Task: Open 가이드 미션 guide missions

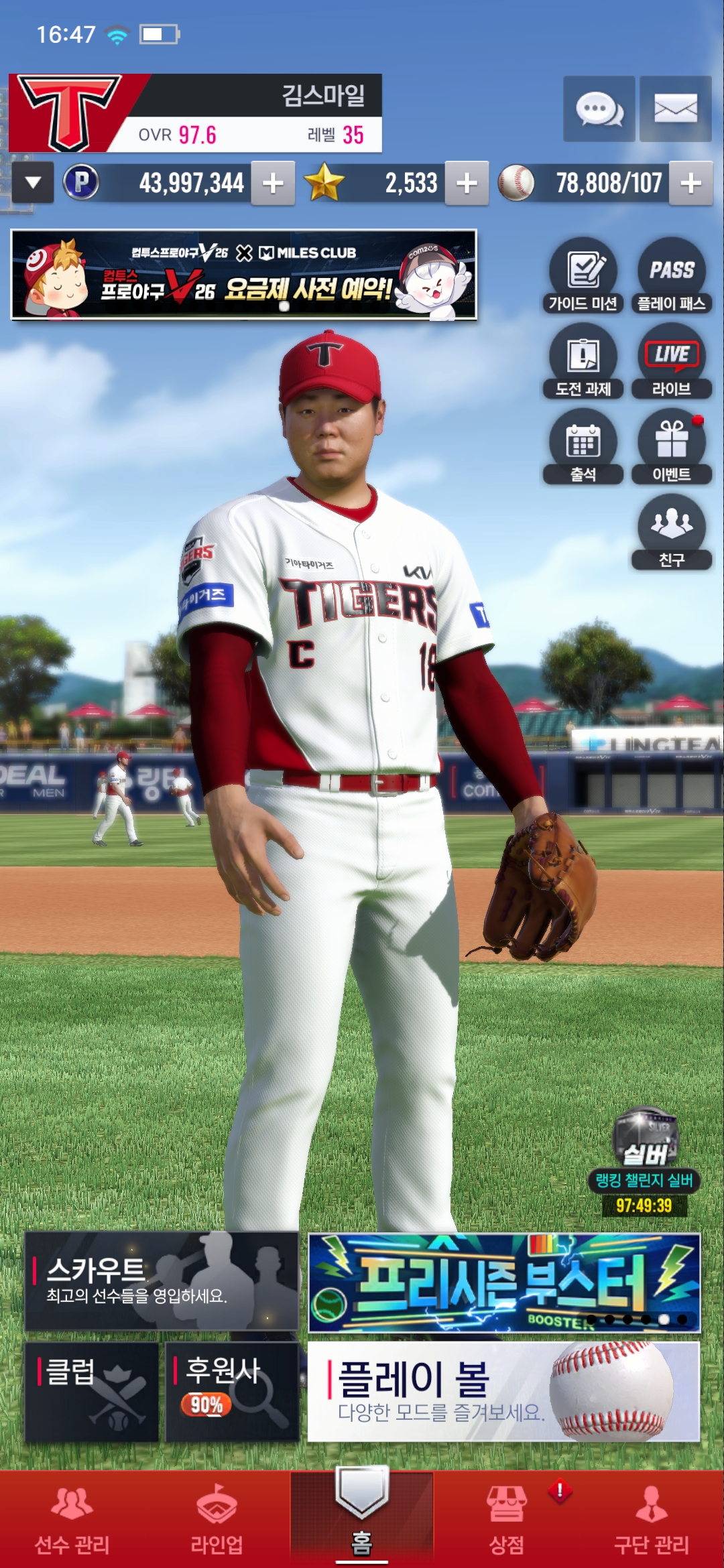Action: pos(583,276)
